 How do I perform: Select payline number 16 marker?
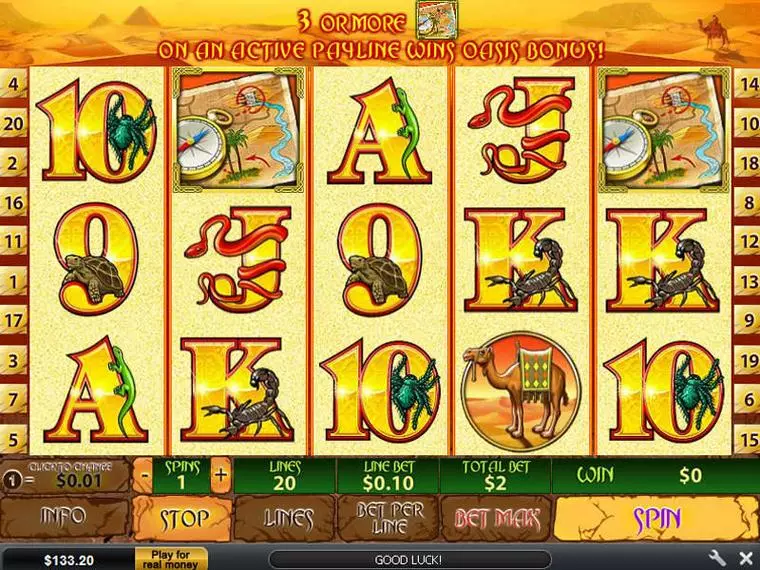(14, 203)
